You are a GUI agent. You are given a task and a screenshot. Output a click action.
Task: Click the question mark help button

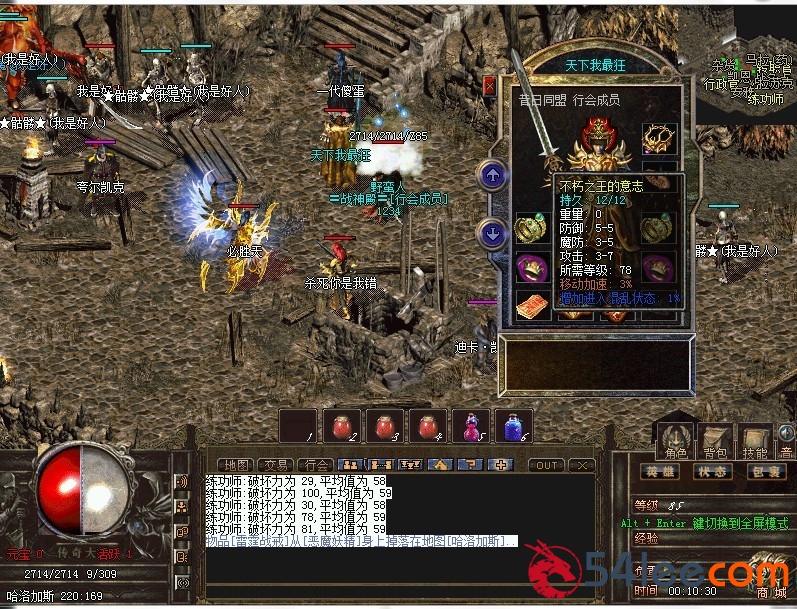(x=470, y=465)
